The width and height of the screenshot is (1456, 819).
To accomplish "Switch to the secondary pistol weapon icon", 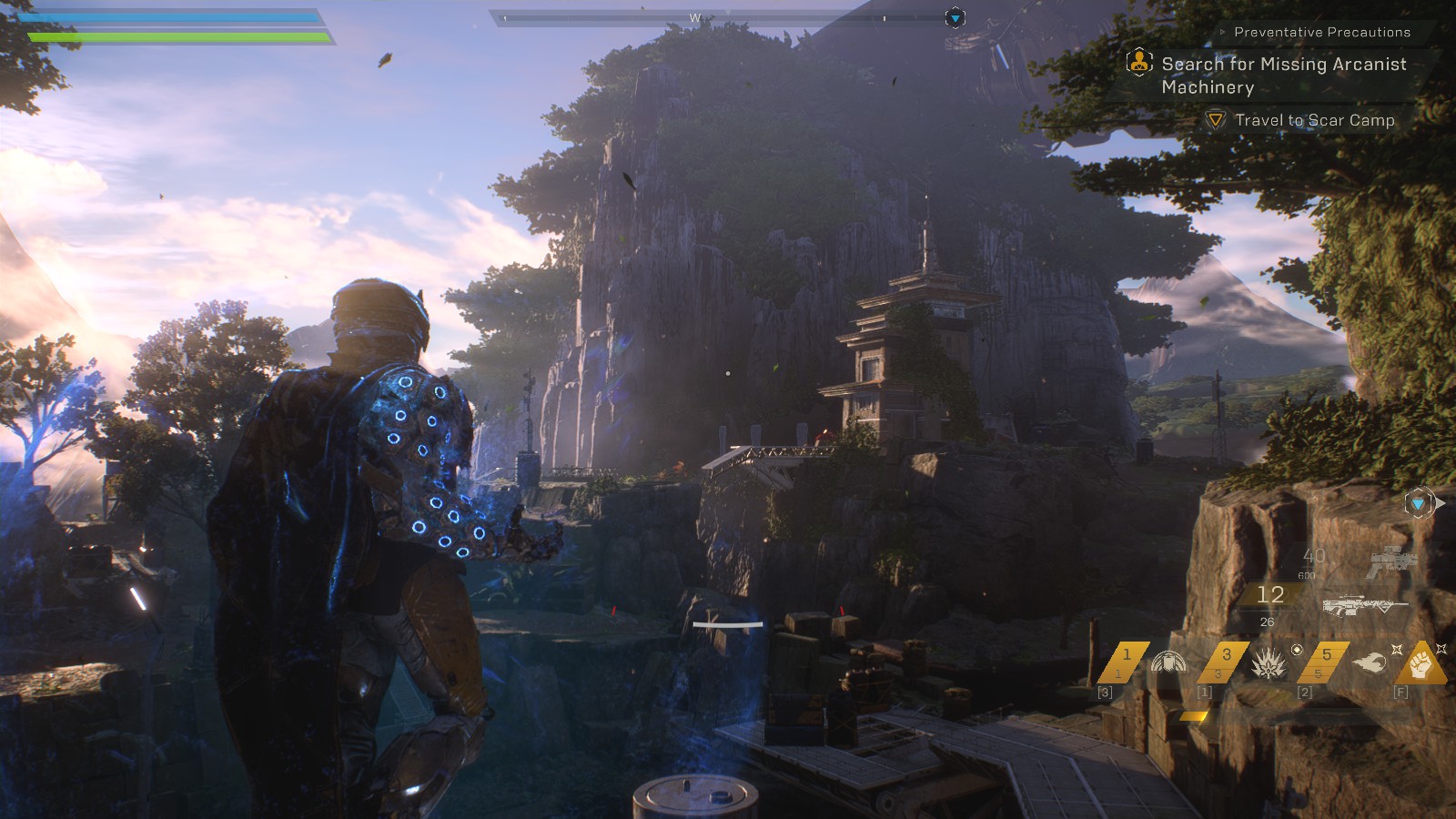I will click(x=1391, y=561).
